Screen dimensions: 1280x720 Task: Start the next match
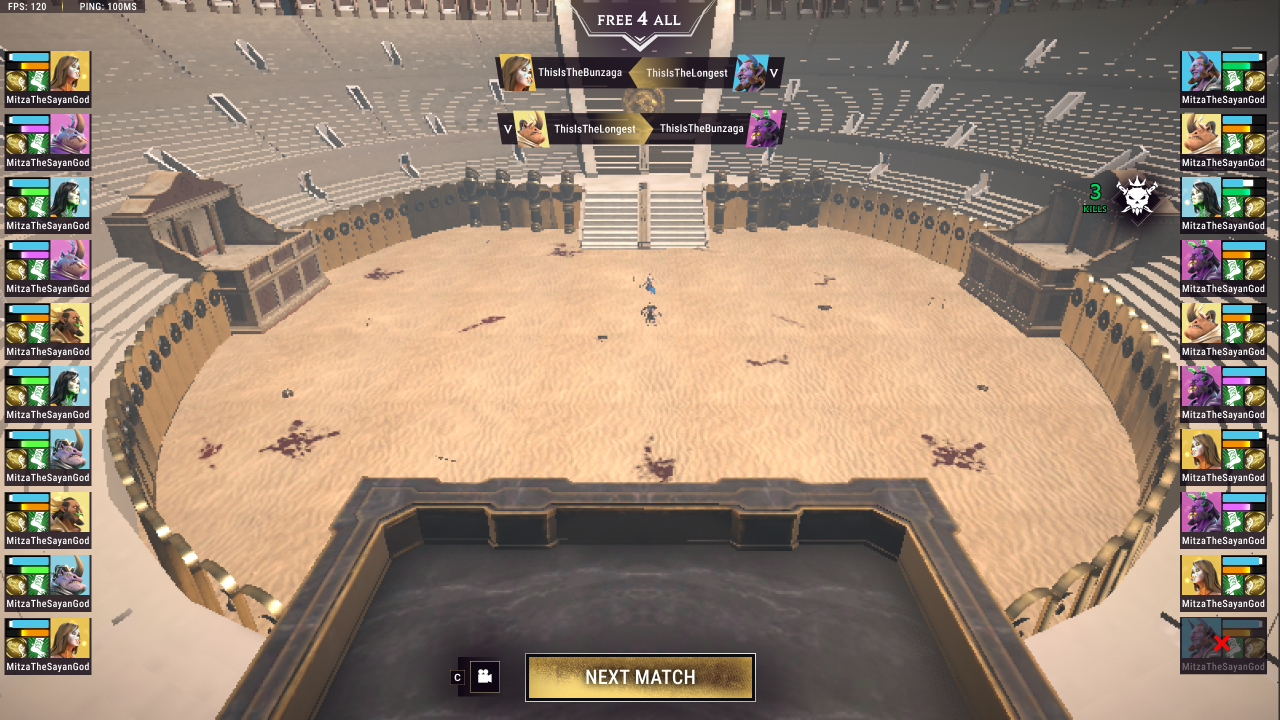[x=640, y=677]
